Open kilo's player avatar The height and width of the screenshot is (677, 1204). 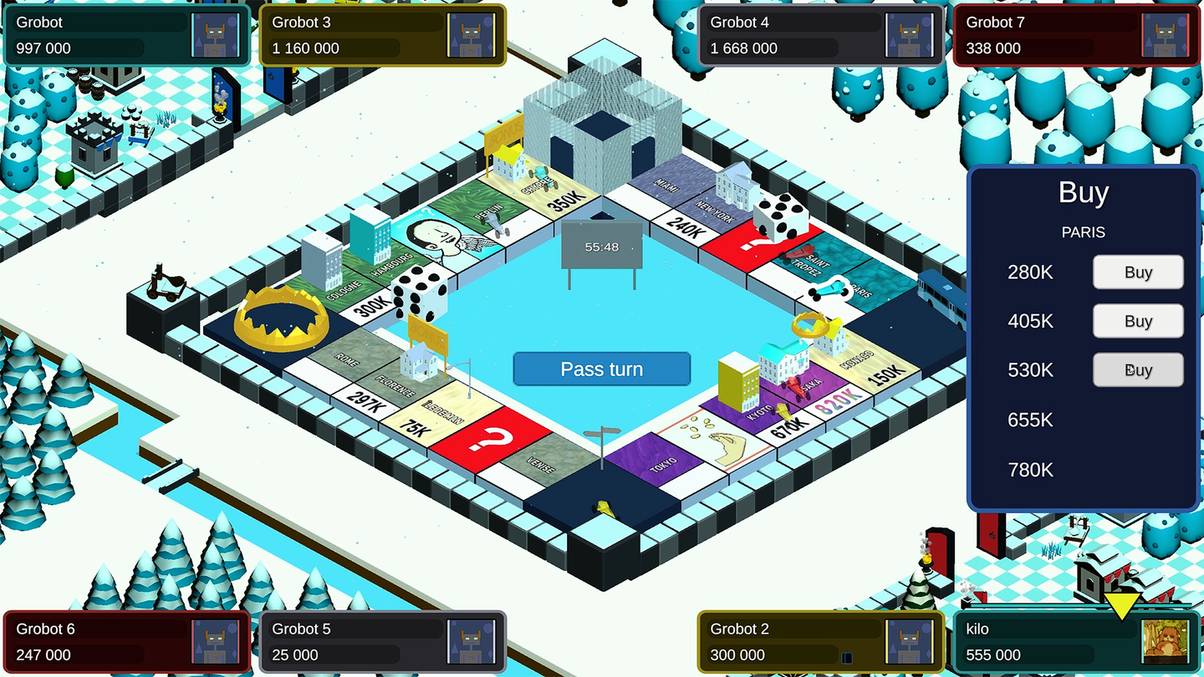1166,642
